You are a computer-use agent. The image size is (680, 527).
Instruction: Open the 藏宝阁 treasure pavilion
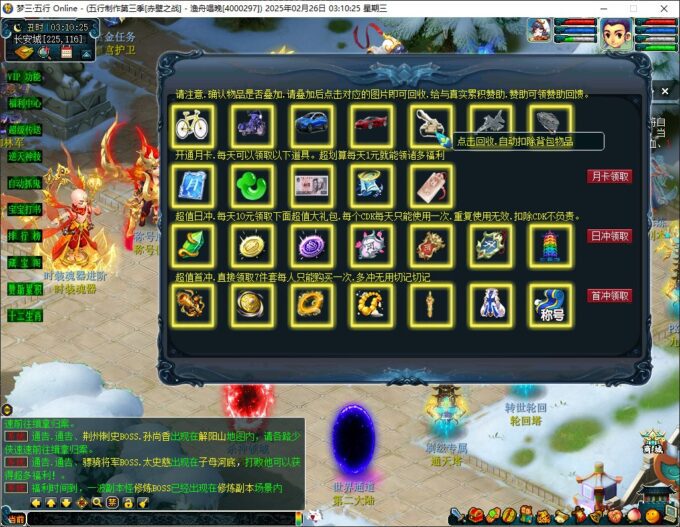[x=25, y=262]
